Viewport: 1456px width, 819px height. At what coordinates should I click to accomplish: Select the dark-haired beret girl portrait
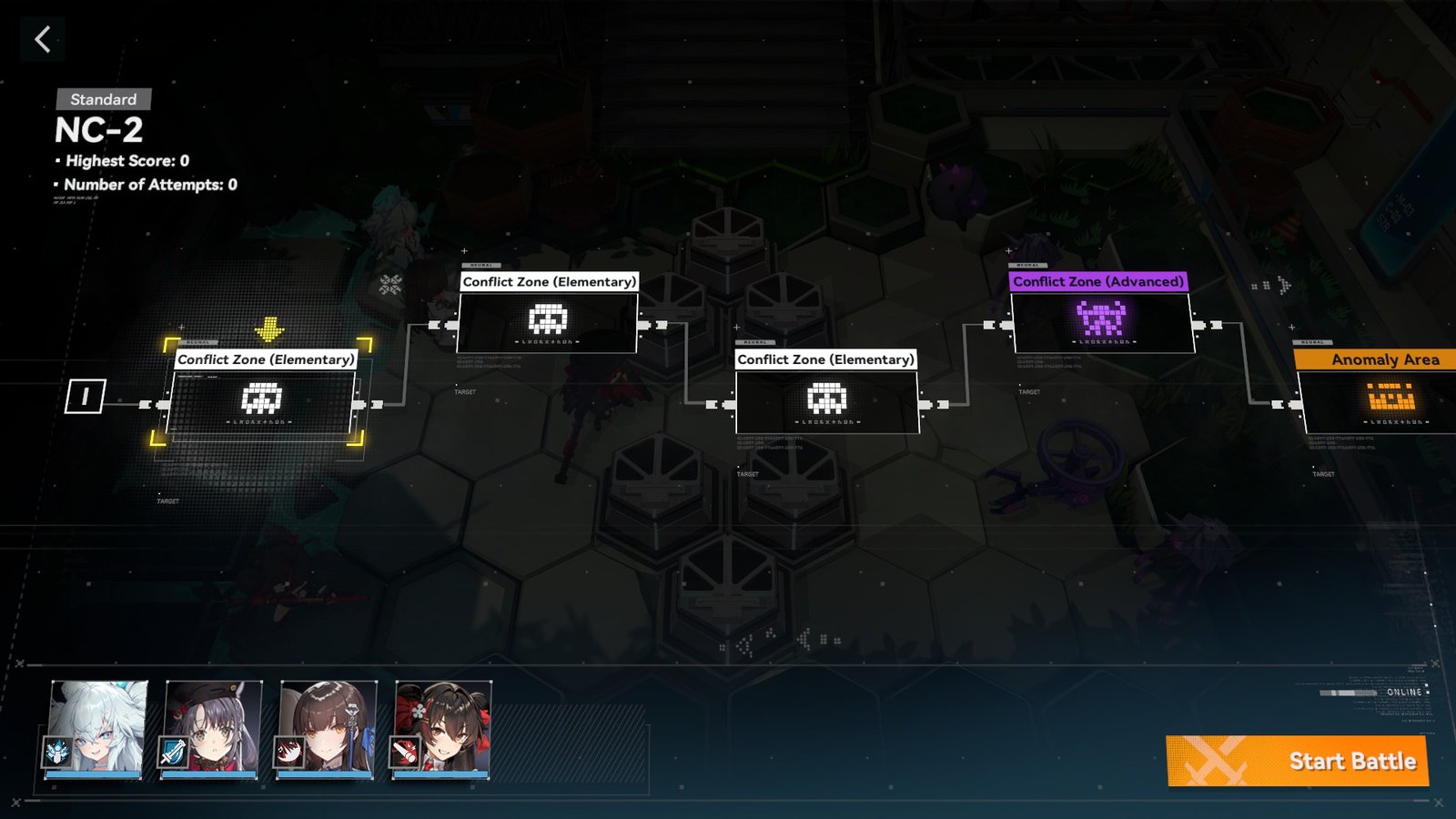213,729
